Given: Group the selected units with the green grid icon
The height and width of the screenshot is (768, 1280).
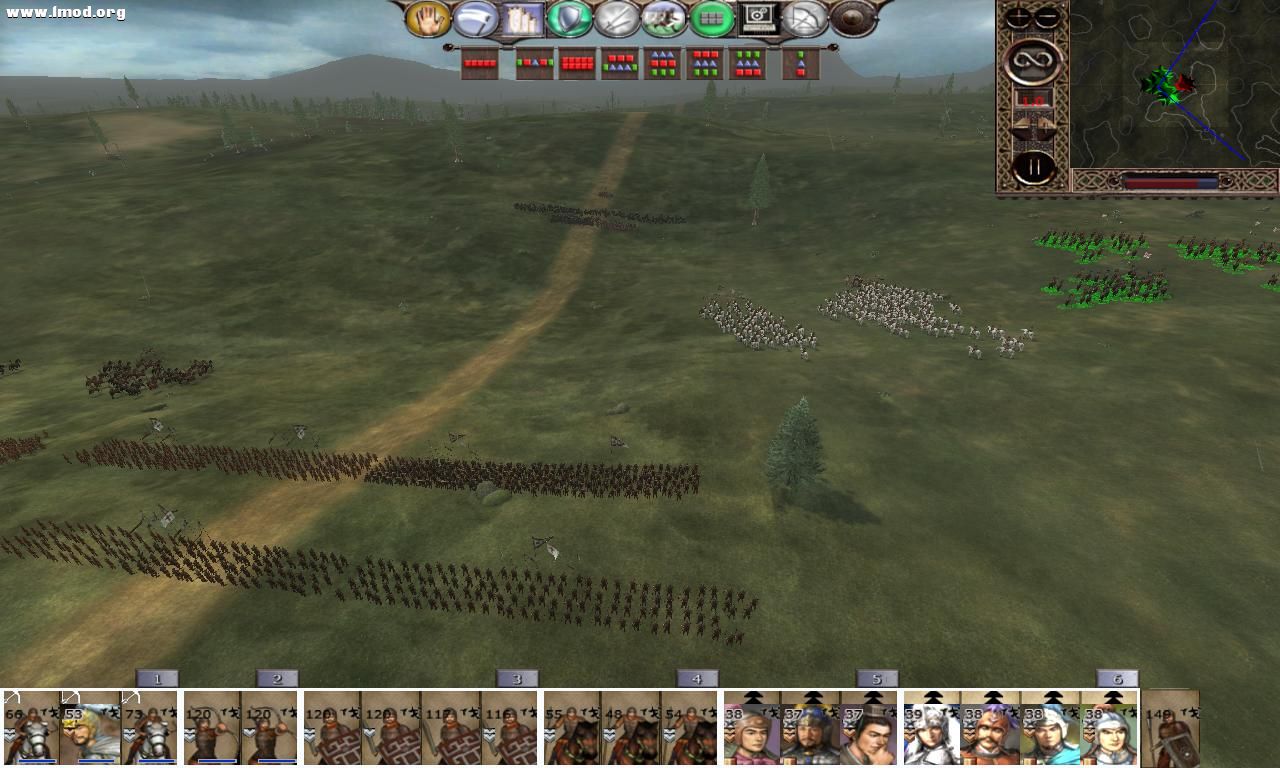Looking at the screenshot, I should coord(709,18).
